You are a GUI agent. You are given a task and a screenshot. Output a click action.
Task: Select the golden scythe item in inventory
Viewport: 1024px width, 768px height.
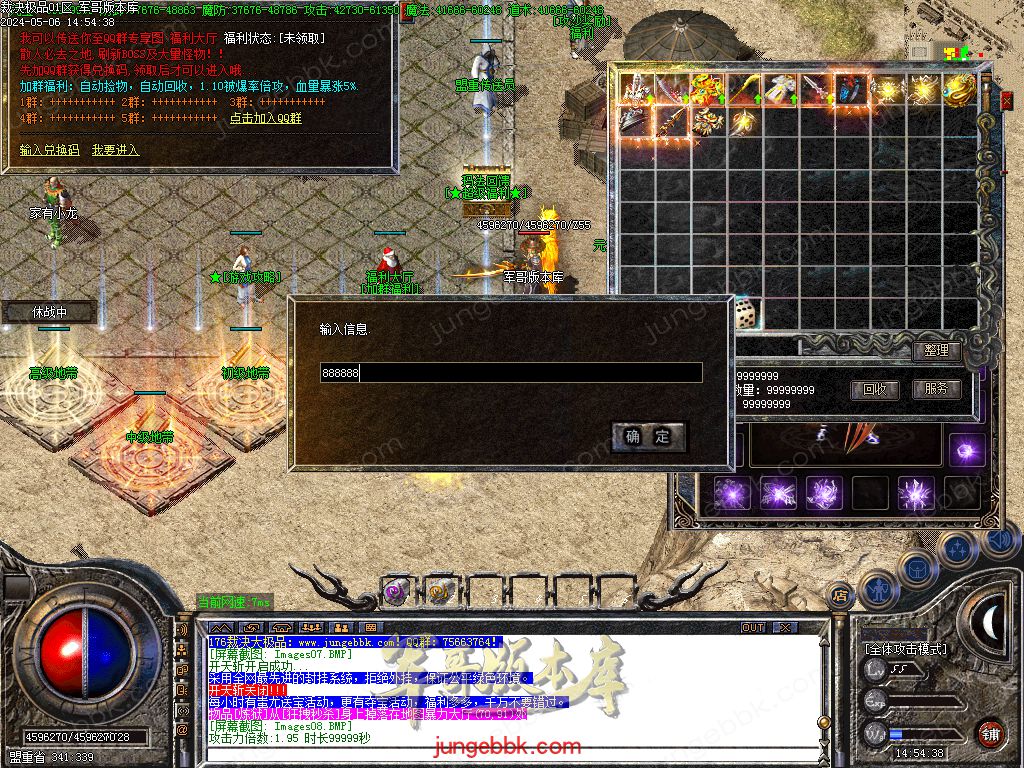click(745, 90)
